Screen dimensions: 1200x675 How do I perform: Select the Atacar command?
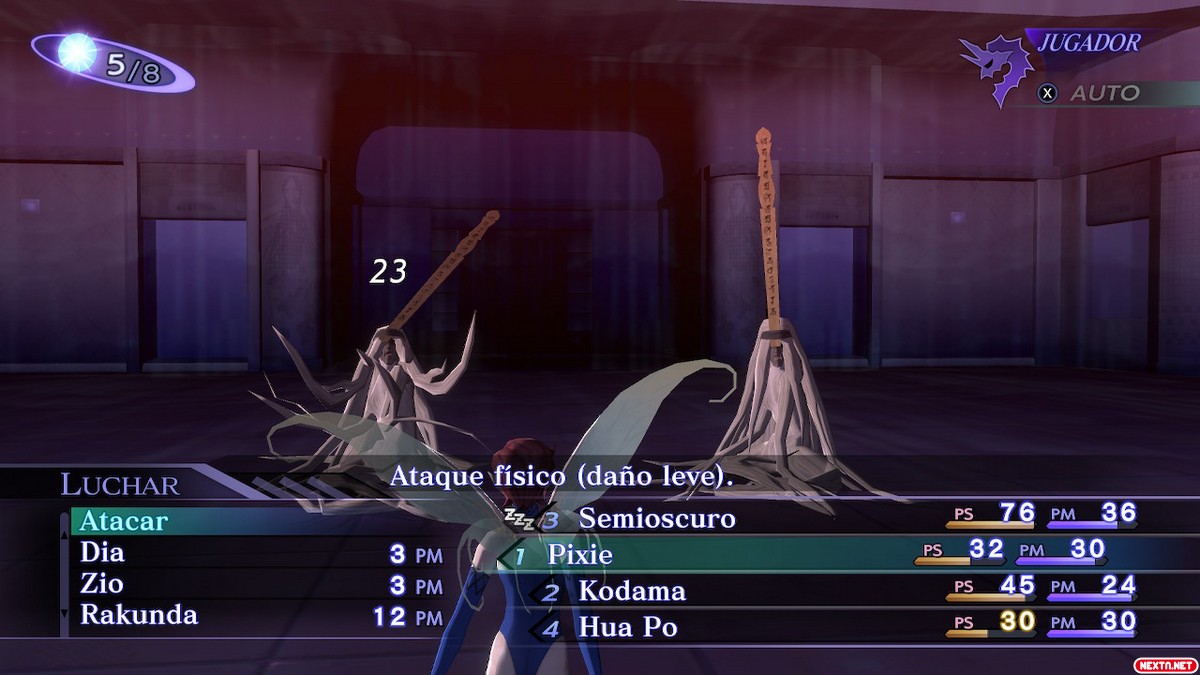click(124, 522)
